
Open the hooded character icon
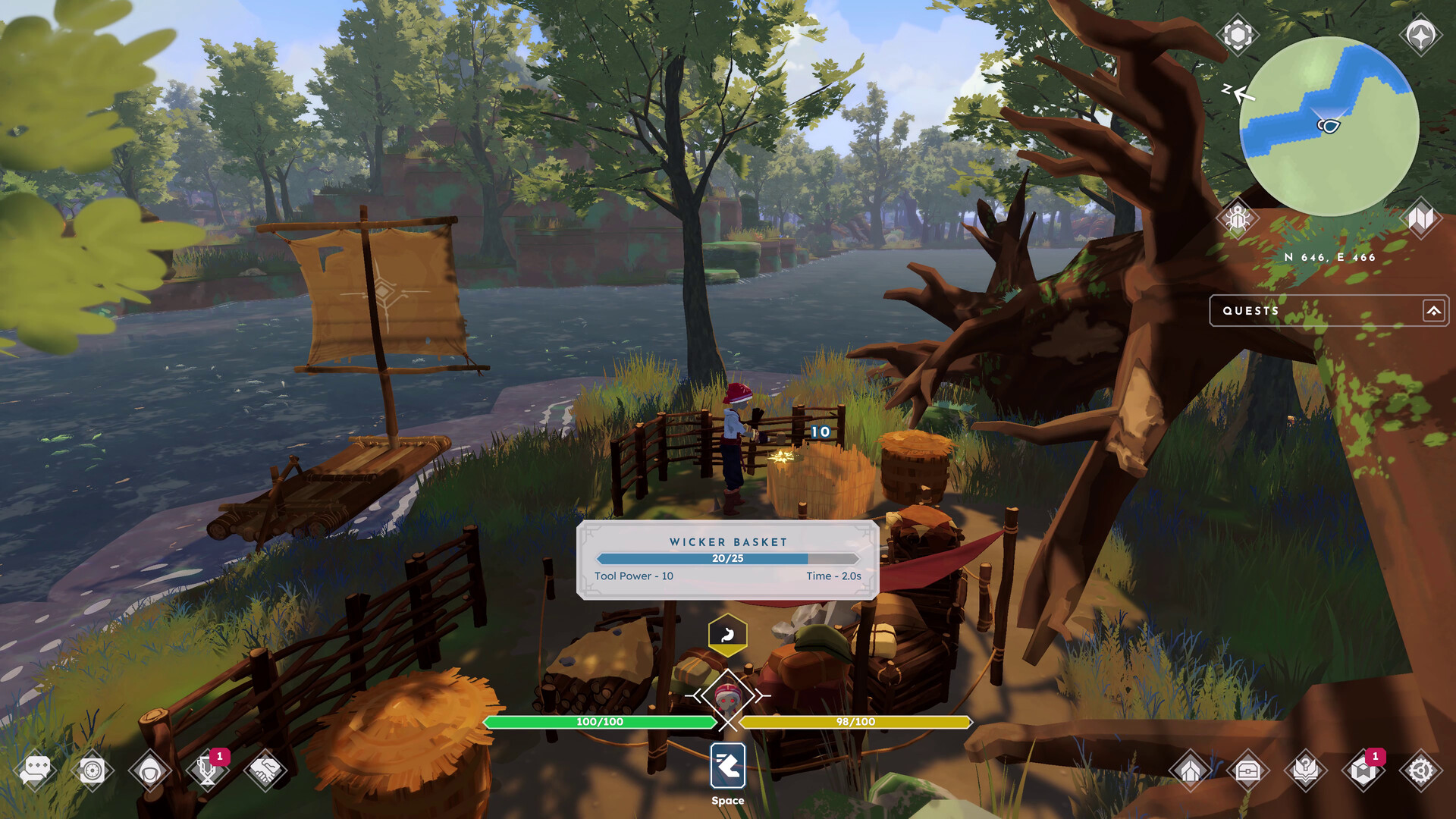click(150, 771)
